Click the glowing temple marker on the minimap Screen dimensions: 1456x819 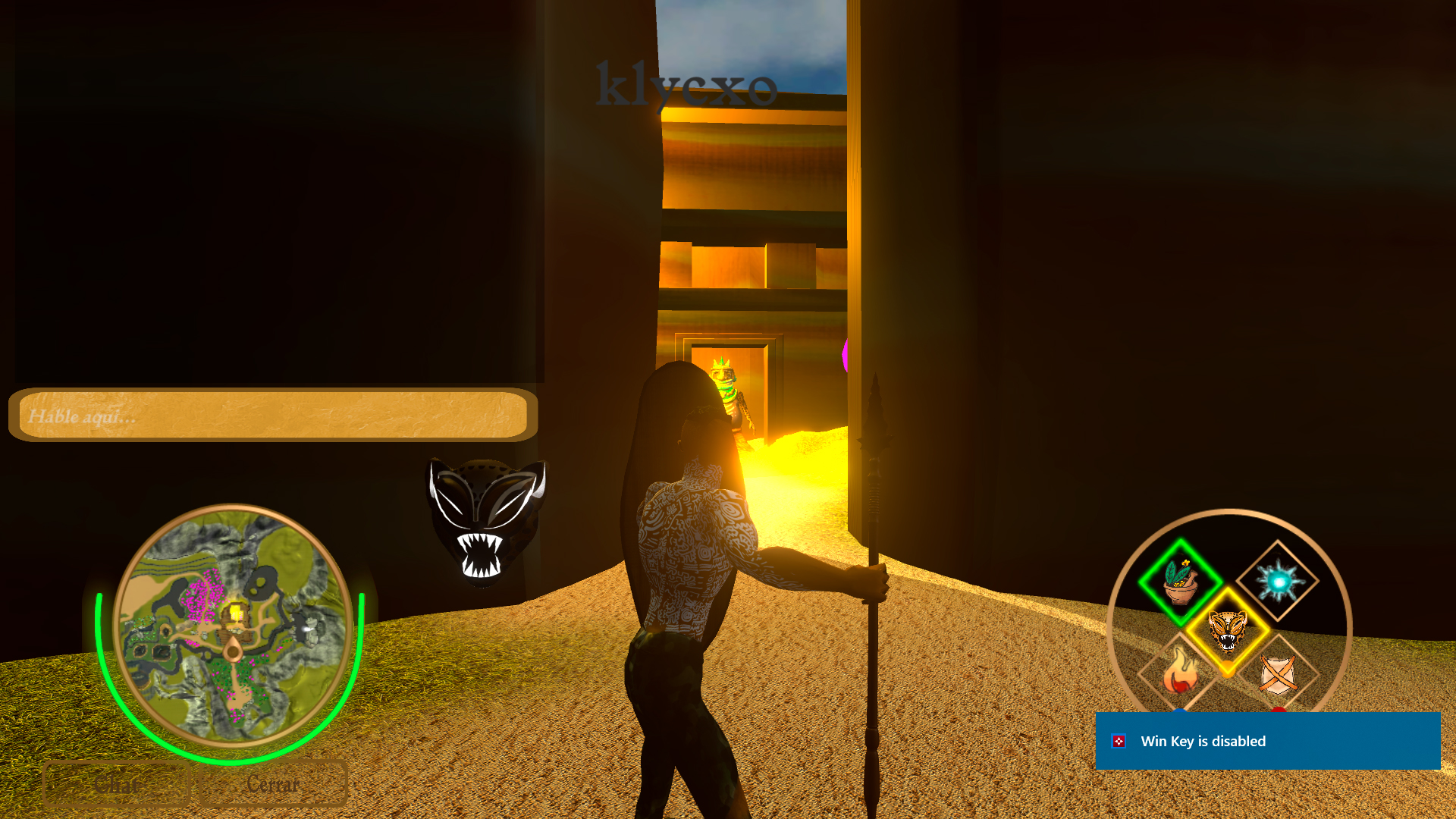point(236,611)
